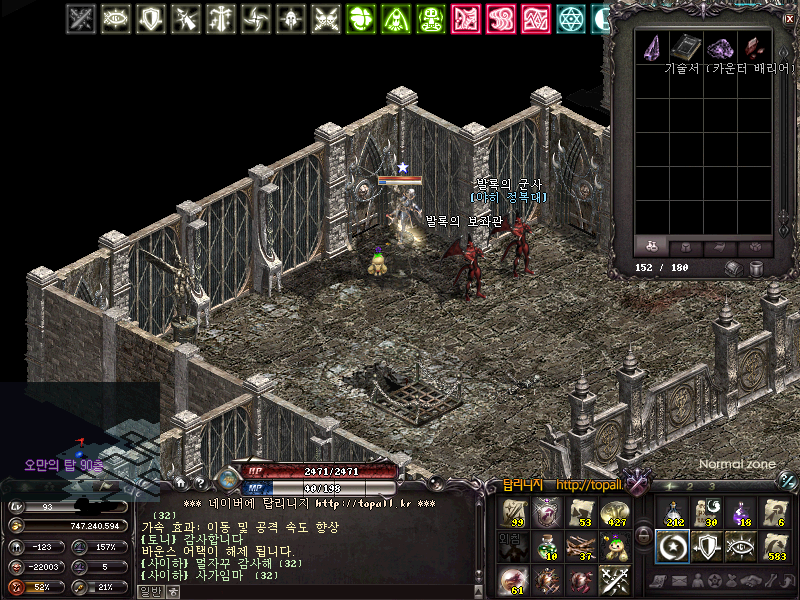The height and width of the screenshot is (600, 800).
Task: Use the scroll with count 583
Action: coord(775,546)
